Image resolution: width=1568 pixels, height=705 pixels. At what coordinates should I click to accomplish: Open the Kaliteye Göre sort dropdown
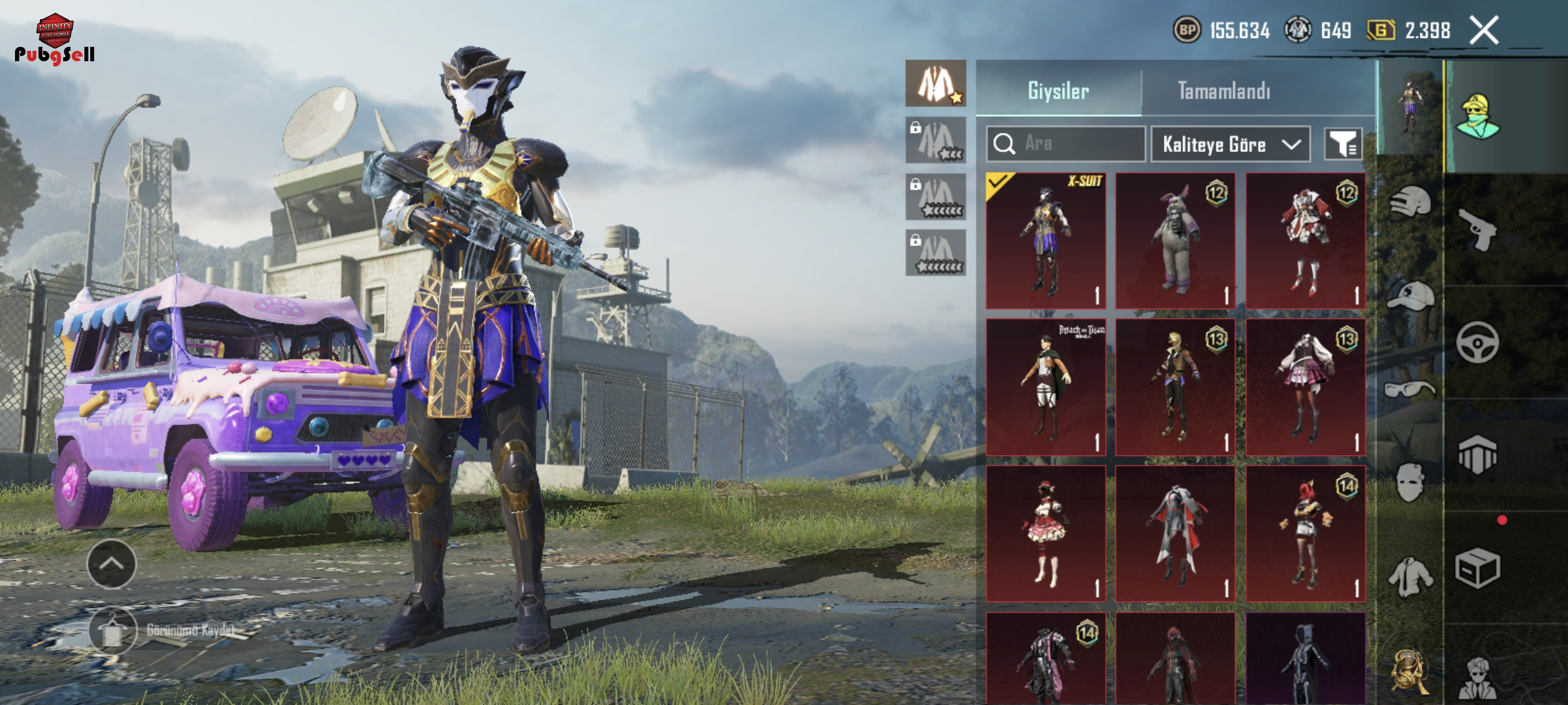click(x=1230, y=144)
